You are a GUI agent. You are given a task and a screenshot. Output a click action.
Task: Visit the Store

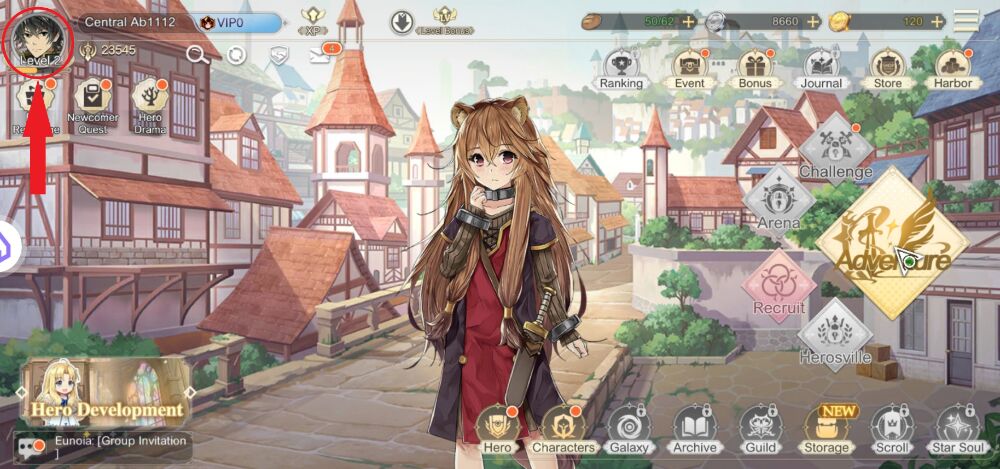(887, 68)
